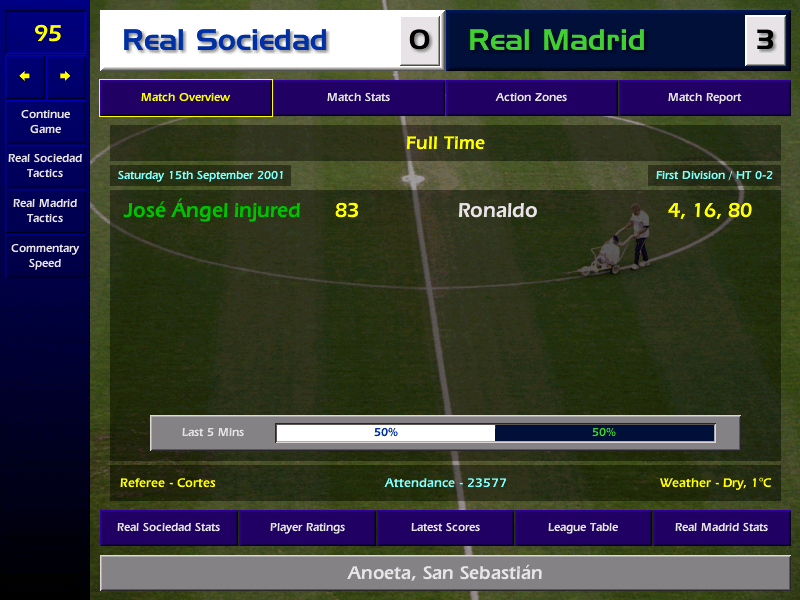
Task: Open the Action Zones tab
Action: tap(531, 98)
